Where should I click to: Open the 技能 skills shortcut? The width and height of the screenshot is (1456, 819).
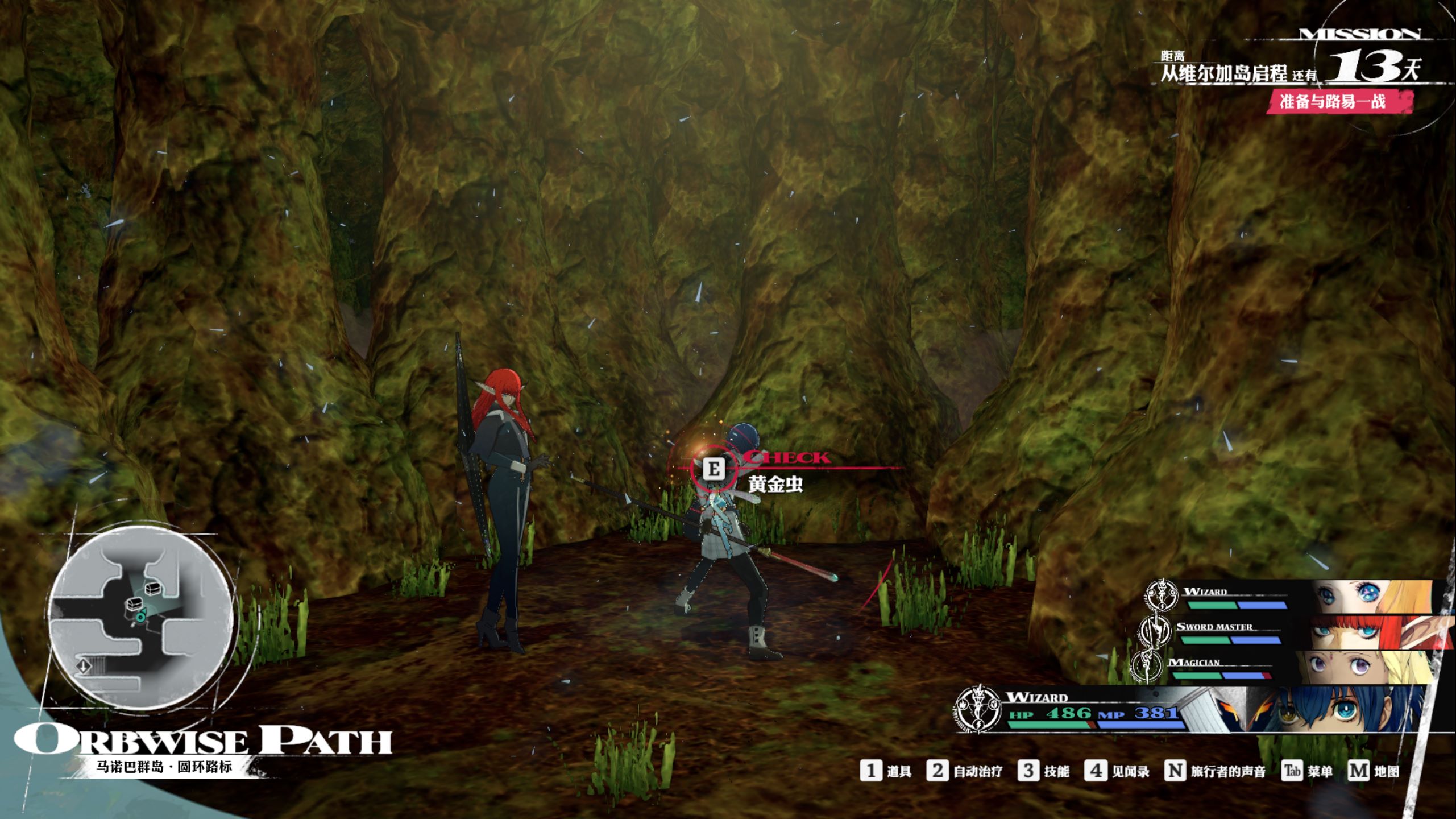pos(1043,771)
